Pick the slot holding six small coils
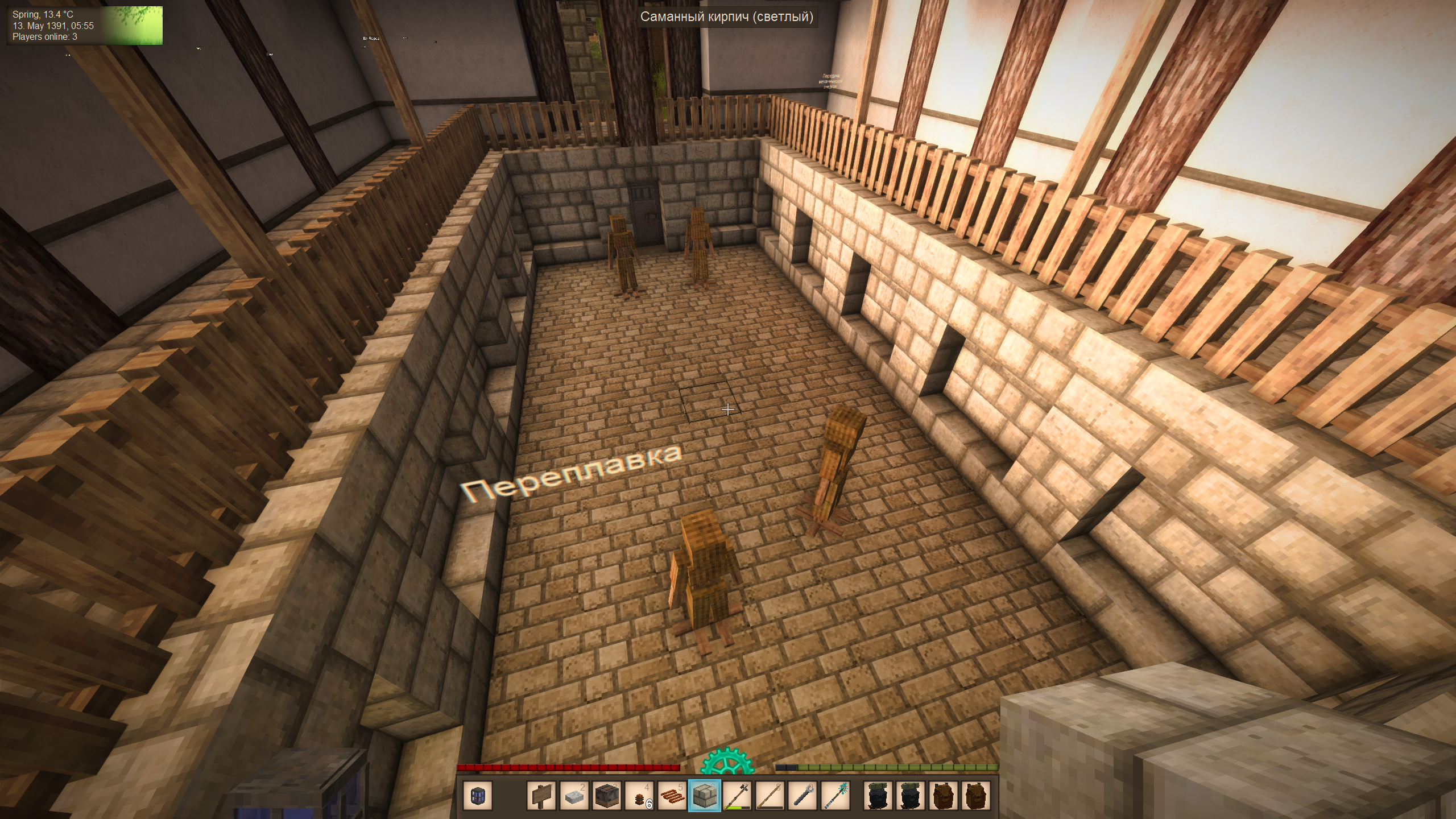 tap(640, 796)
